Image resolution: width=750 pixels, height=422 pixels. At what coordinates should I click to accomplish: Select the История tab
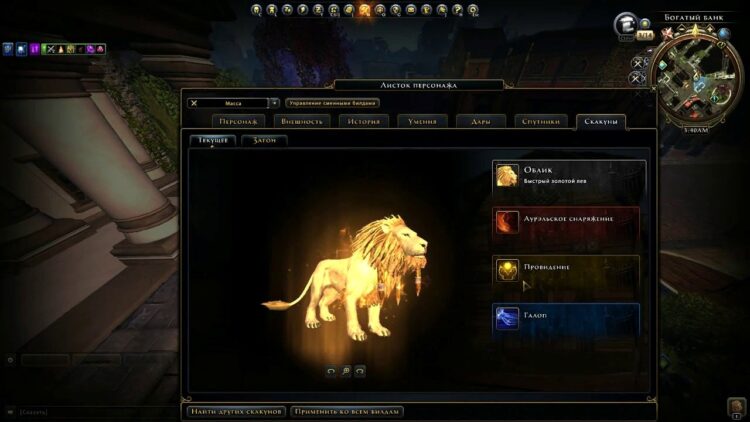point(363,121)
